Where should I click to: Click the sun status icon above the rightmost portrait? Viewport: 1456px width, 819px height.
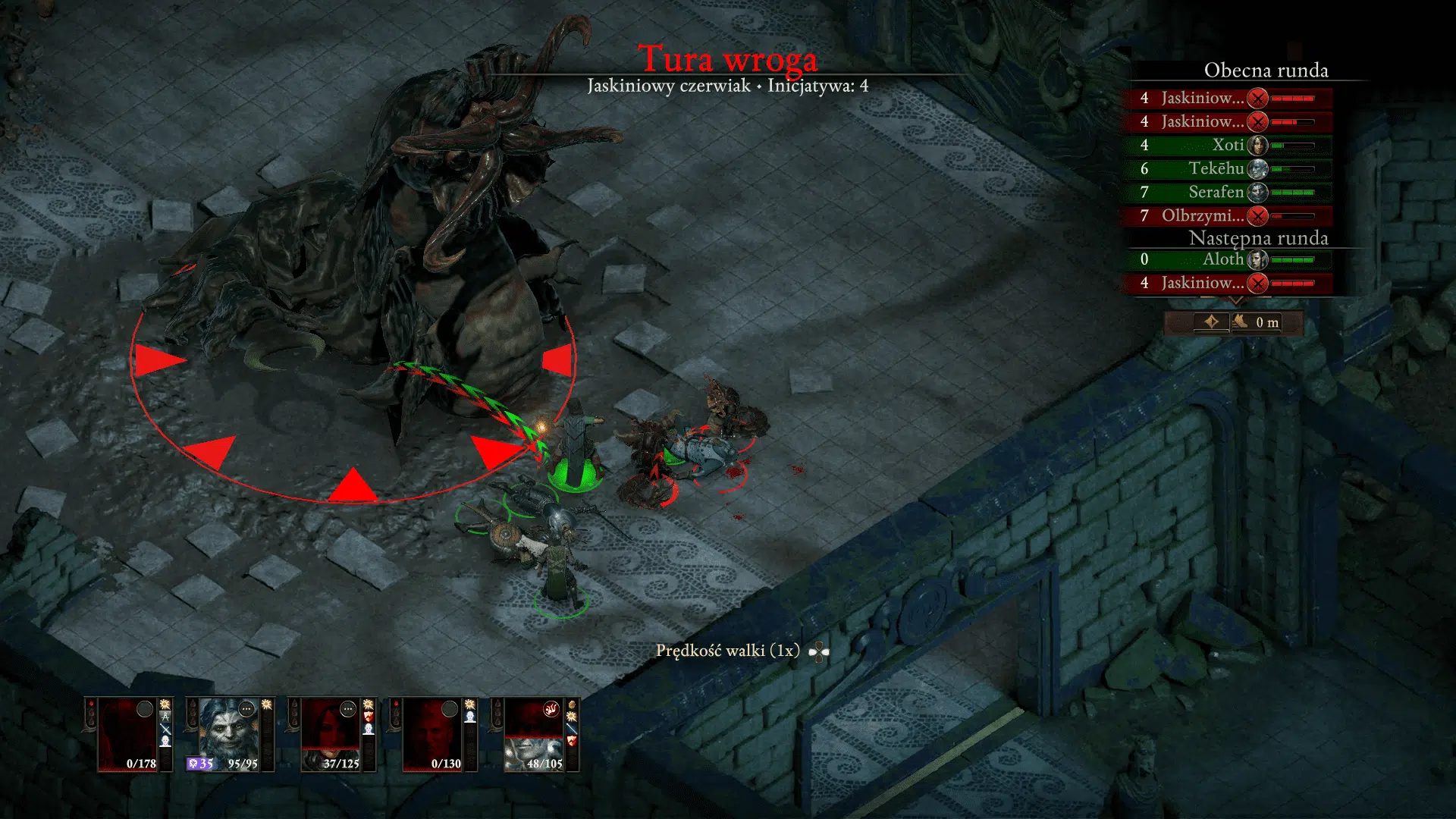[x=571, y=716]
